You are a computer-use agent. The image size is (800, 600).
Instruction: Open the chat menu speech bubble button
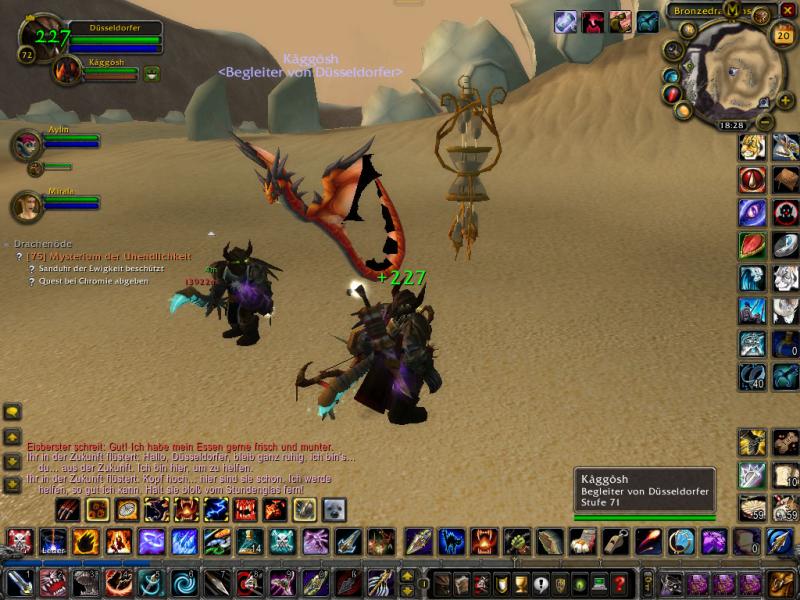coord(12,411)
